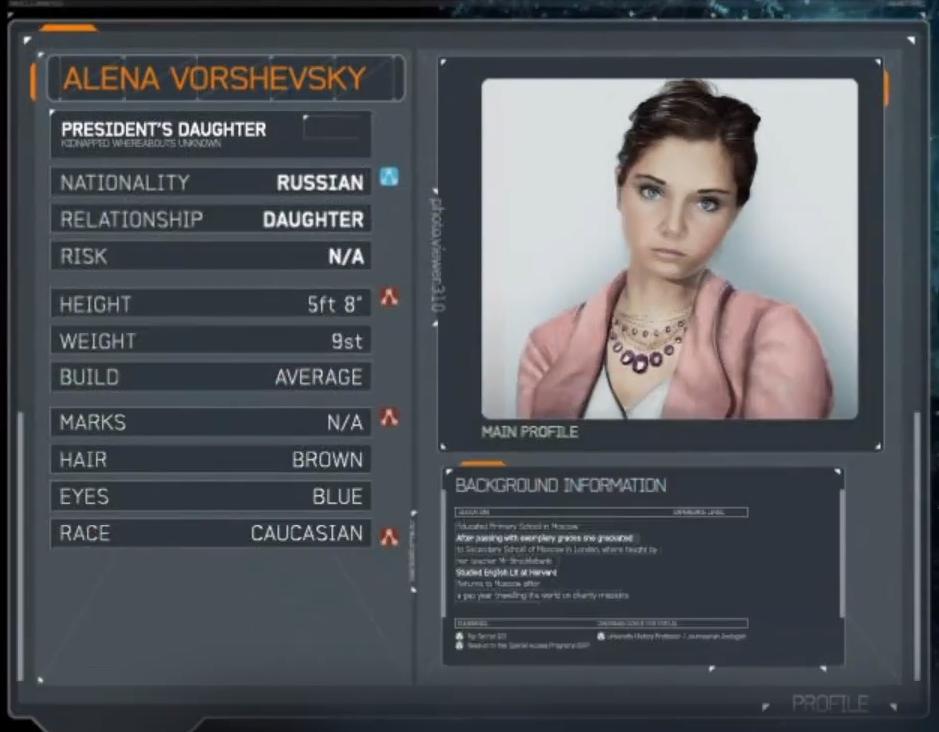939x732 pixels.
Task: Click the Height row showing 5ft 8
Action: [210, 304]
